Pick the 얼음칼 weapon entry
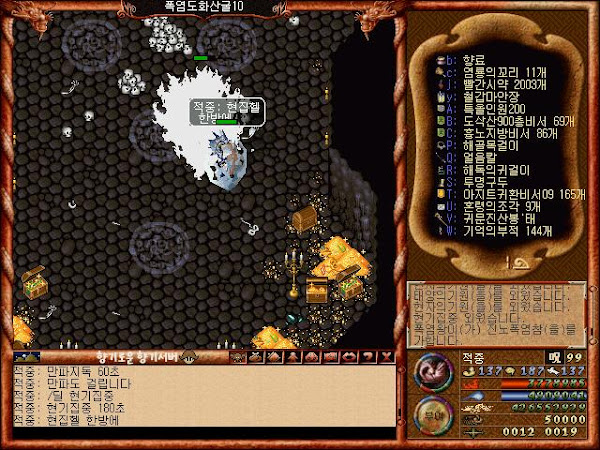Screen dimensions: 600x450 (470, 155)
